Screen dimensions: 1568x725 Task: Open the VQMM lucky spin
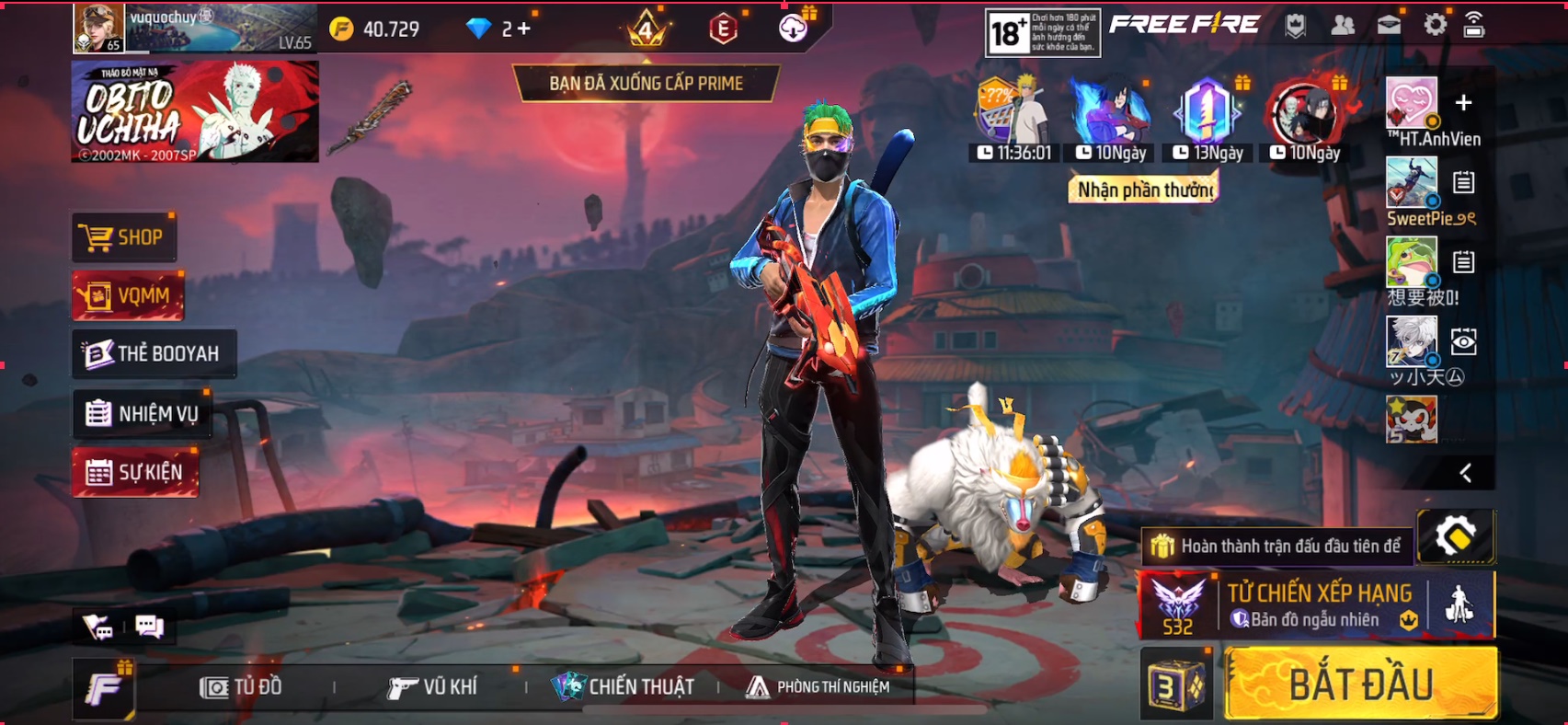coord(129,296)
